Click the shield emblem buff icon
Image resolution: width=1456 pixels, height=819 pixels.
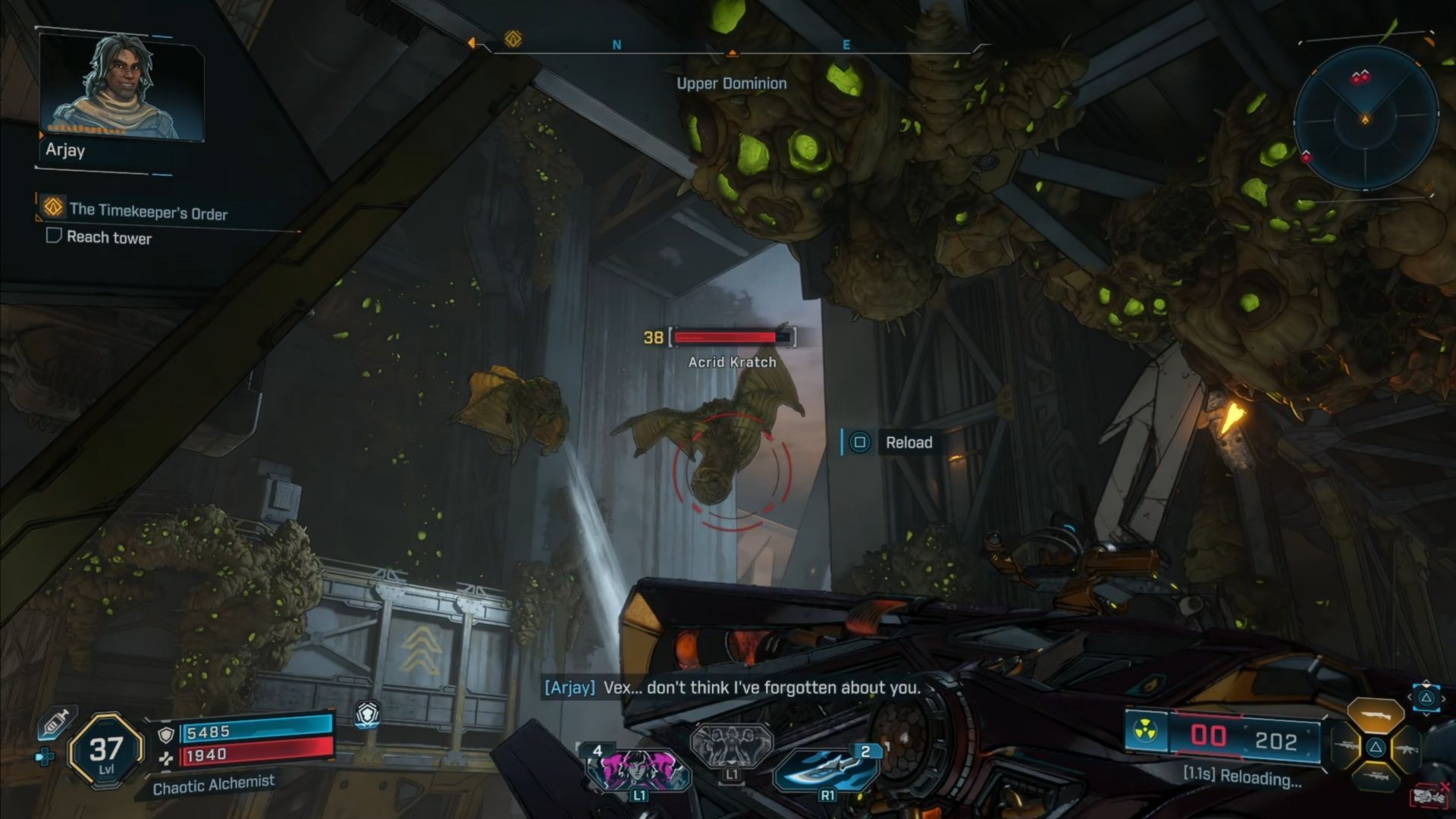pos(368,714)
